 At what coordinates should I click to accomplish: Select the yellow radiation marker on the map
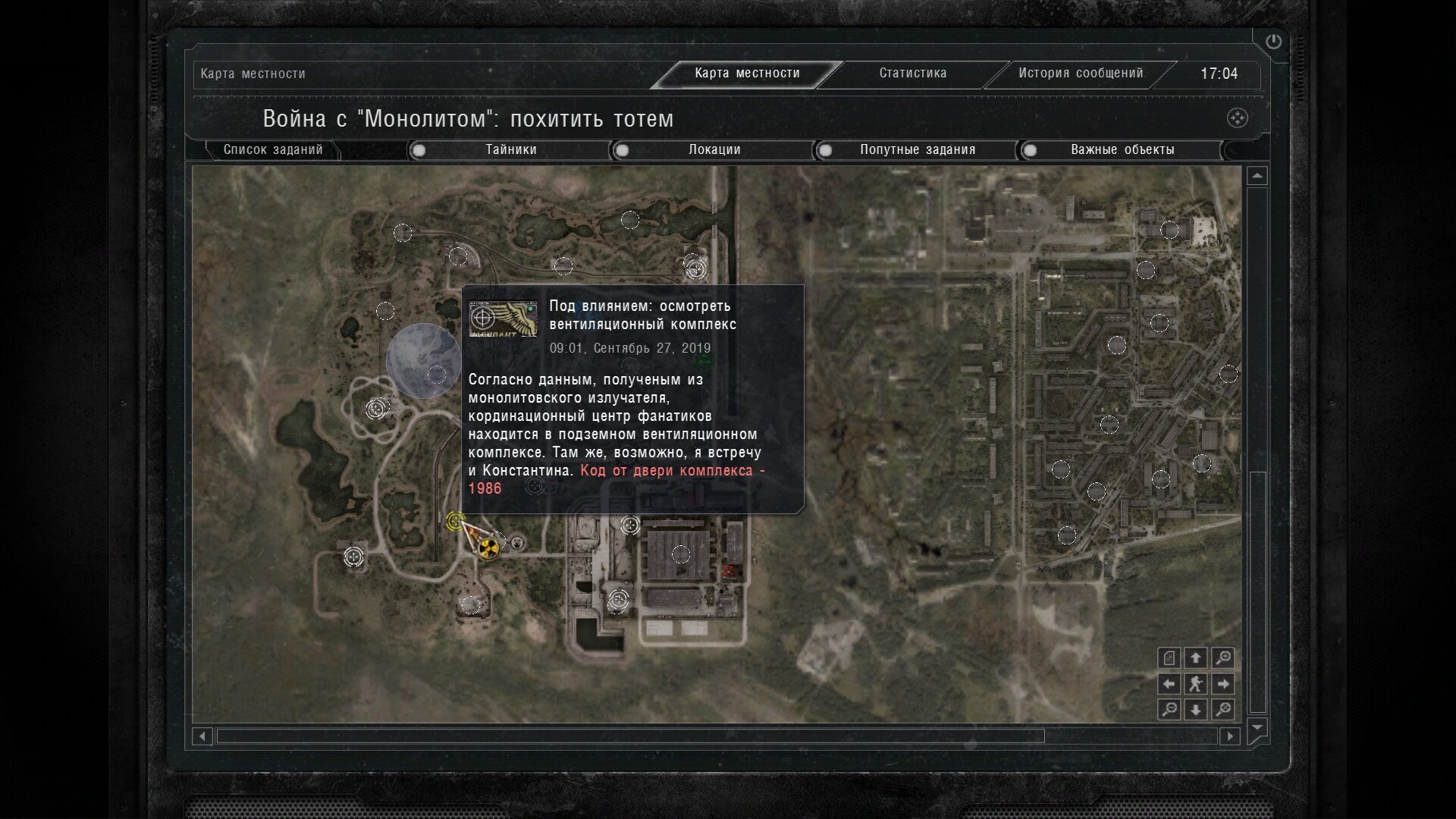[x=489, y=547]
